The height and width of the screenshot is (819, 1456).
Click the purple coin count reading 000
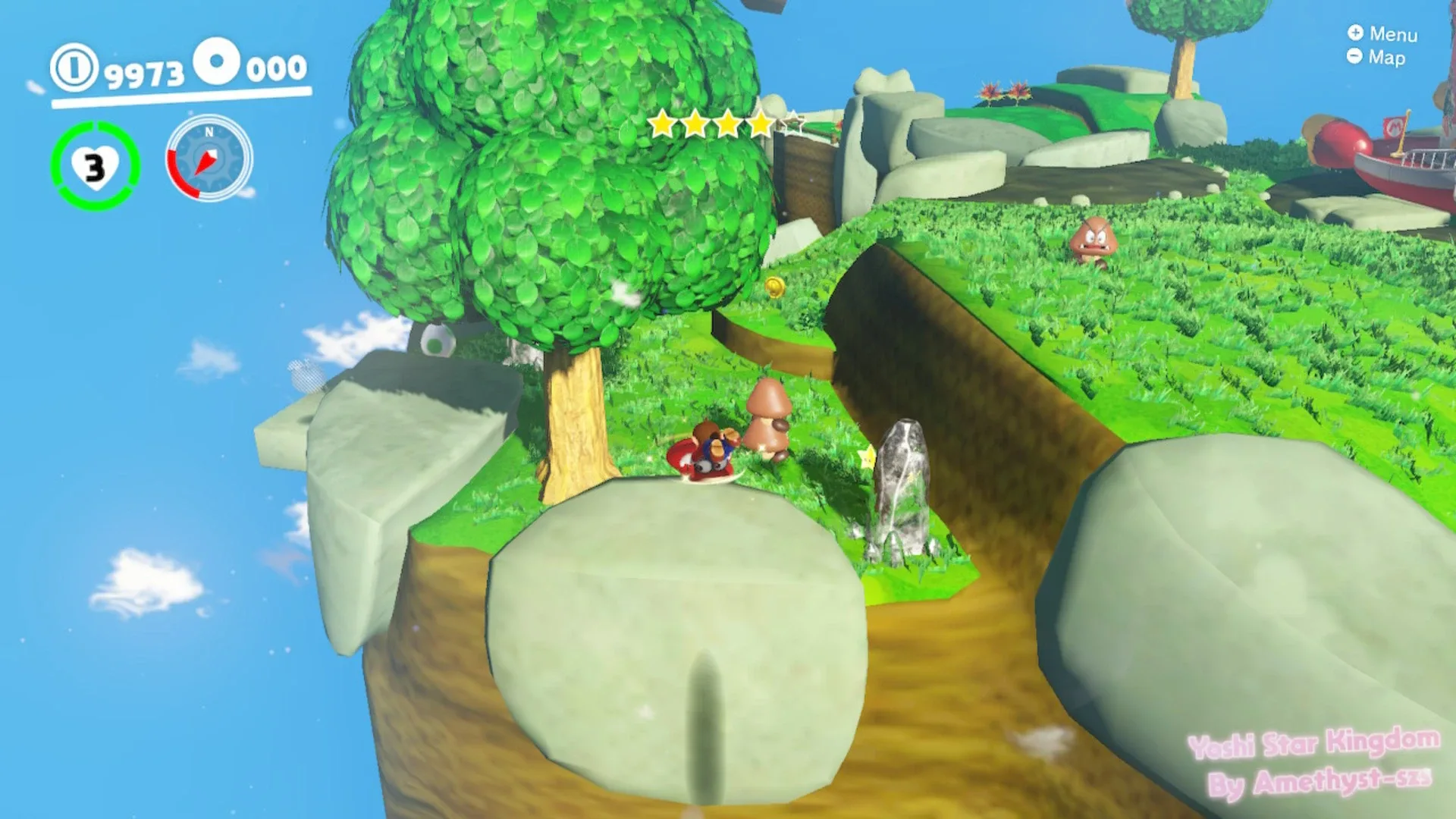(x=275, y=70)
